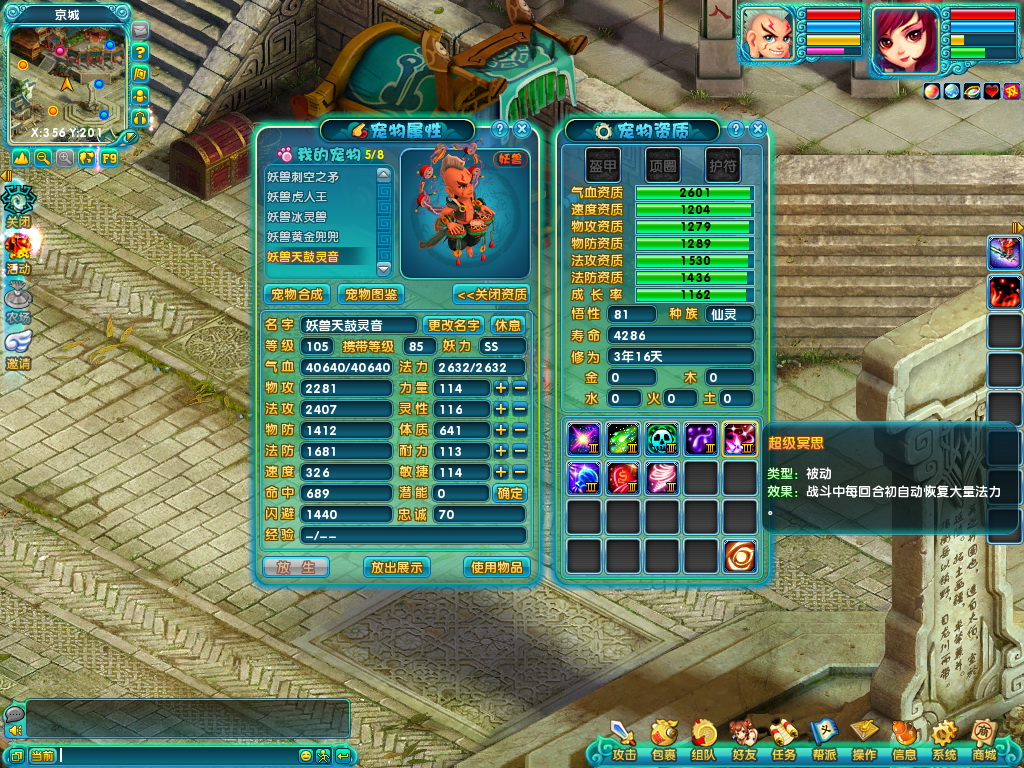Open 宠物合成 pet fusion
The image size is (1024, 768).
coord(298,294)
